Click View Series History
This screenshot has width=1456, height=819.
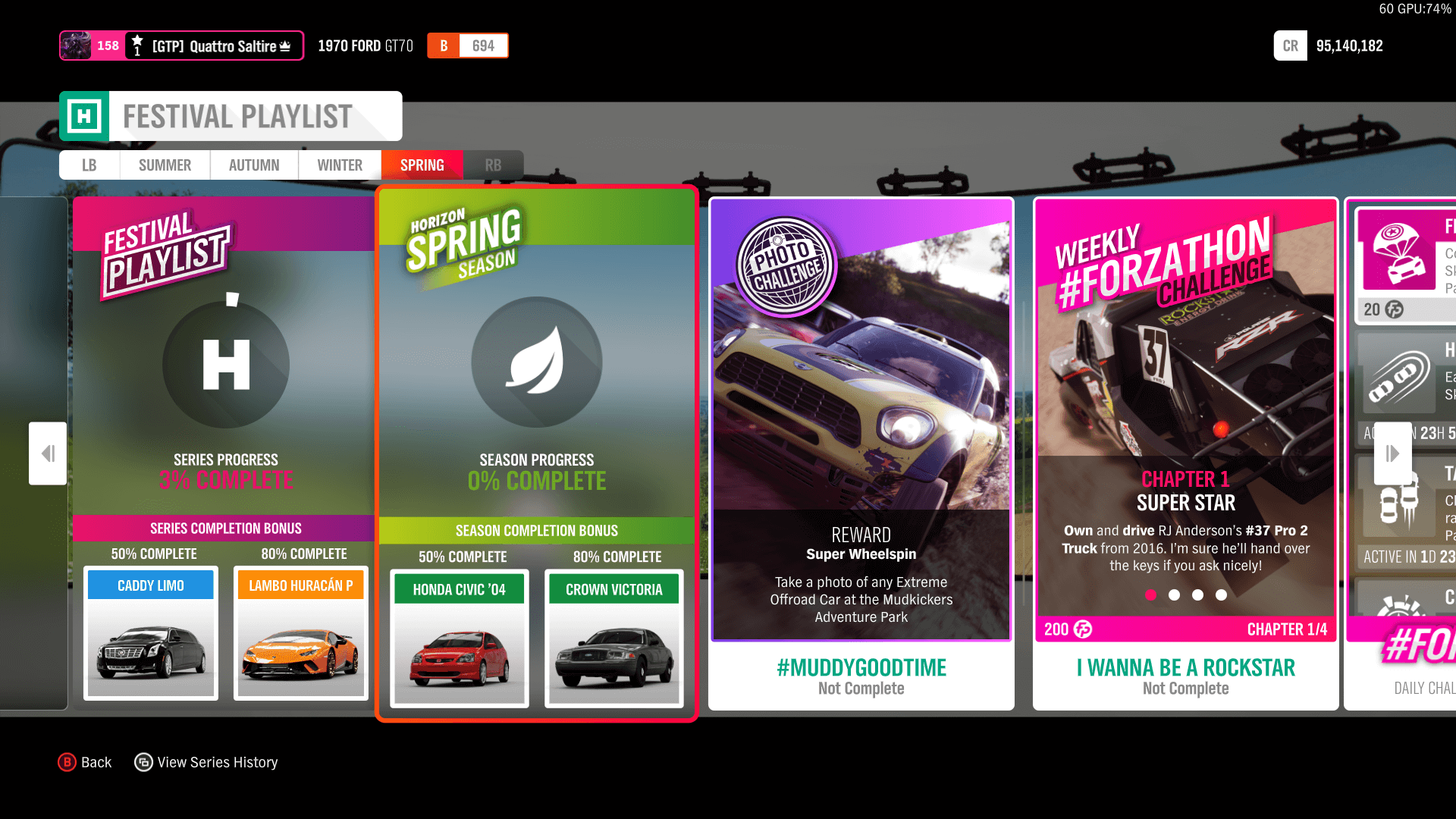pos(206,761)
